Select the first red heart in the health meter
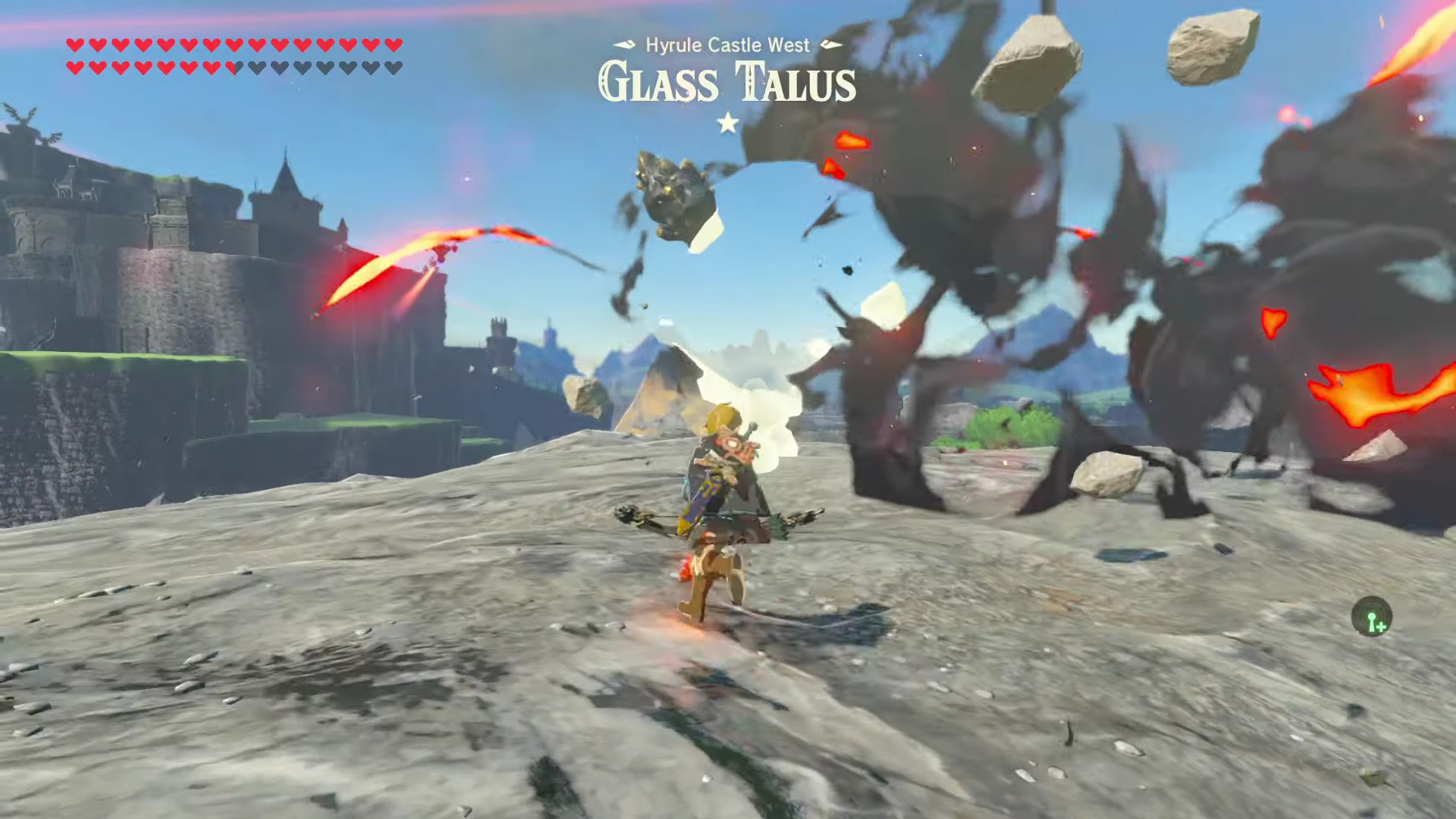The height and width of the screenshot is (819, 1456). [x=75, y=45]
